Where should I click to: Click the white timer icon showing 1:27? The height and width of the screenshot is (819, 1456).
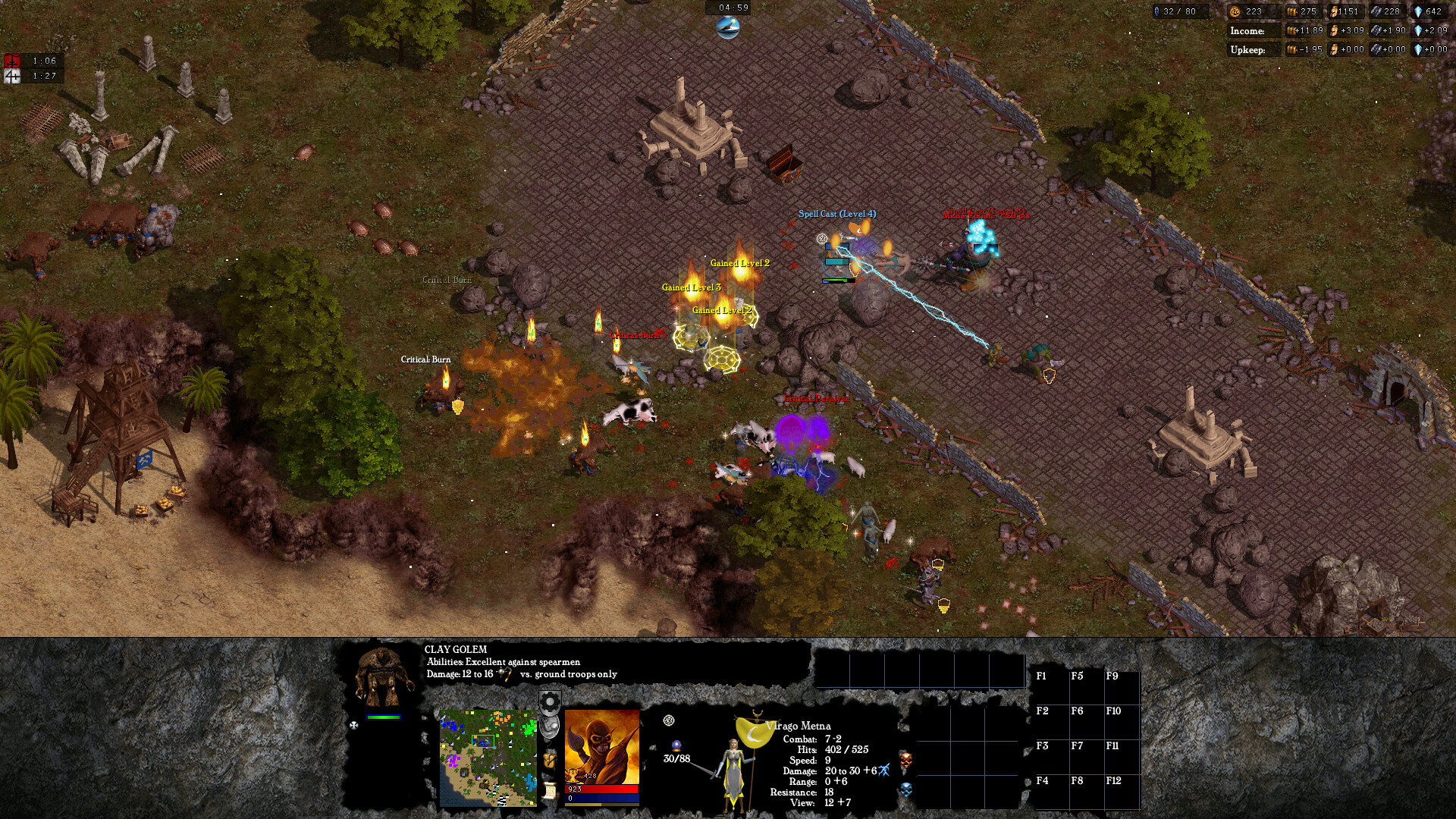(x=11, y=75)
